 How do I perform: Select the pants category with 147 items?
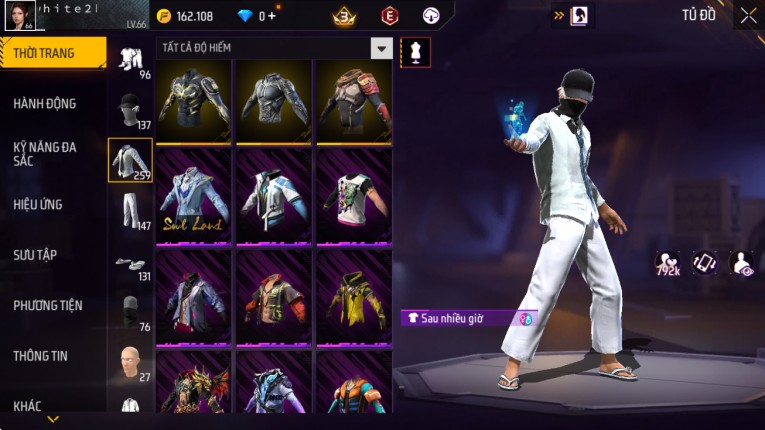pyautogui.click(x=129, y=210)
